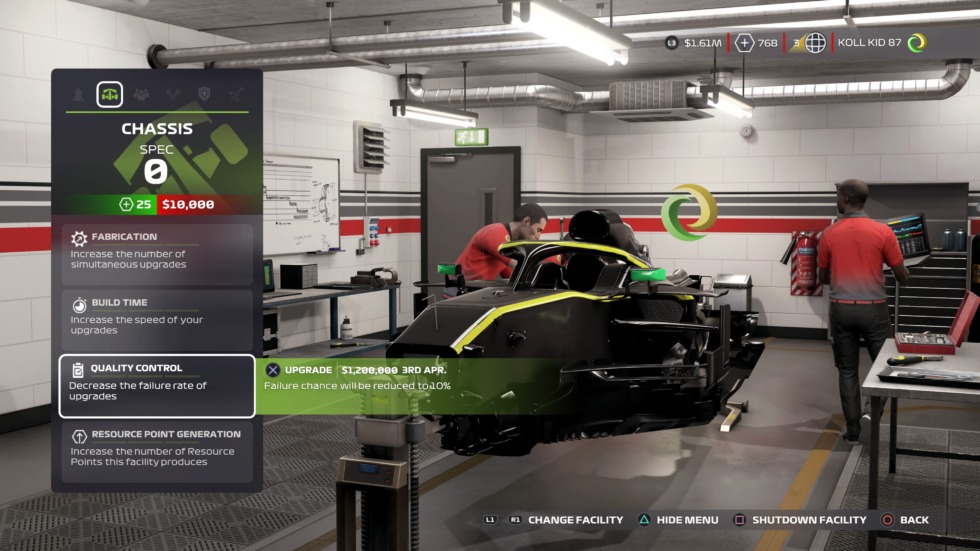This screenshot has width=980, height=551.
Task: Open the branching fork facility tab
Action: [172, 94]
